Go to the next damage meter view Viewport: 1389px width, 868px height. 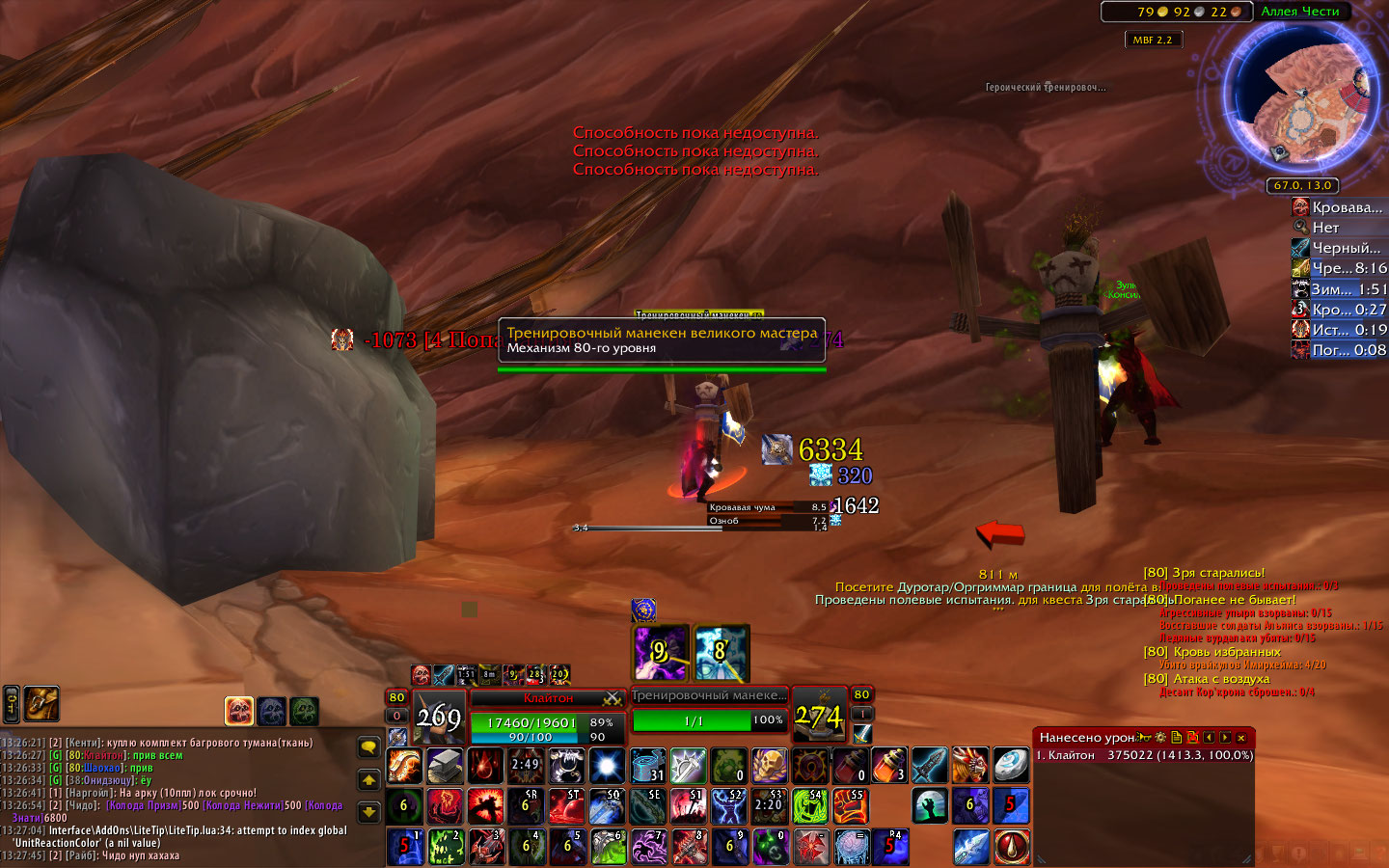(x=1225, y=738)
